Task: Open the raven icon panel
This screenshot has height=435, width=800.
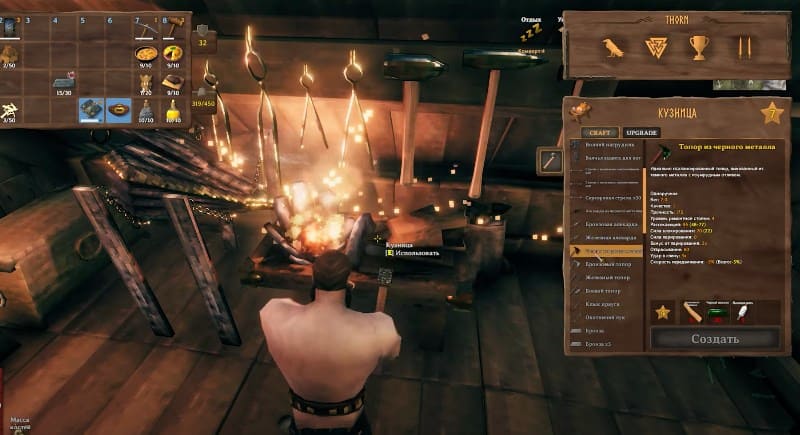Action: [610, 48]
